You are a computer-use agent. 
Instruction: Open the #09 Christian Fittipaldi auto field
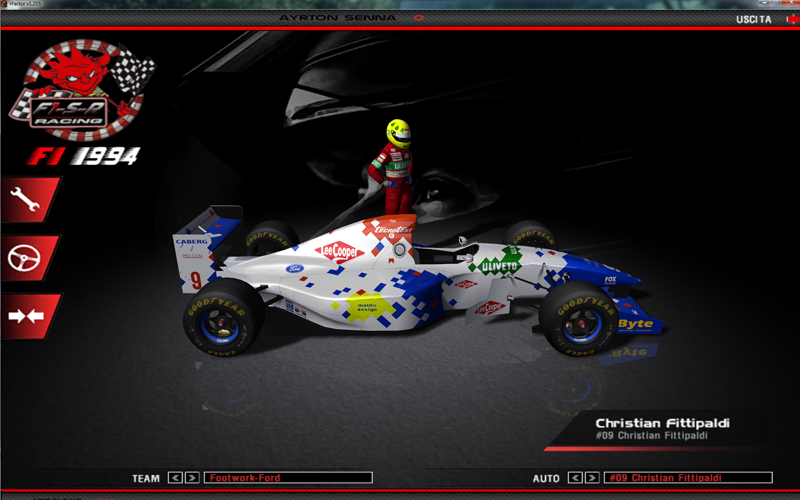click(x=688, y=478)
